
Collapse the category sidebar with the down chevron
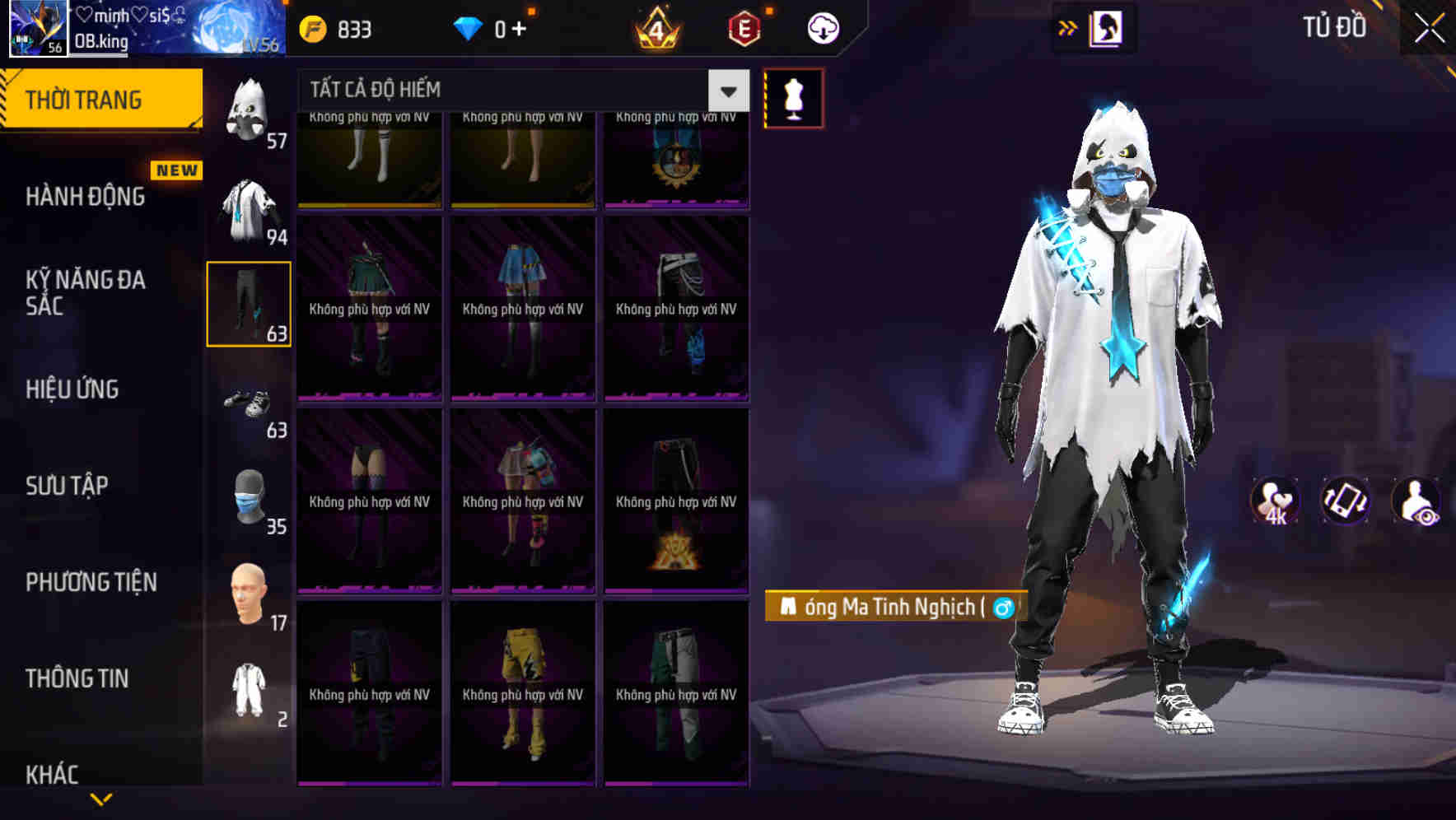102,800
